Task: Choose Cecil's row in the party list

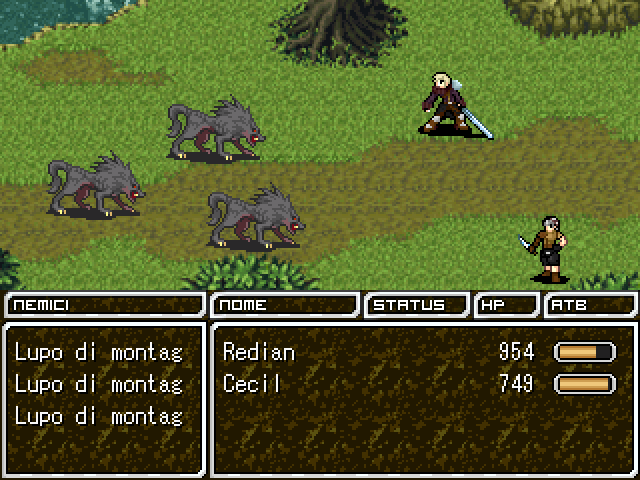Action: point(251,384)
